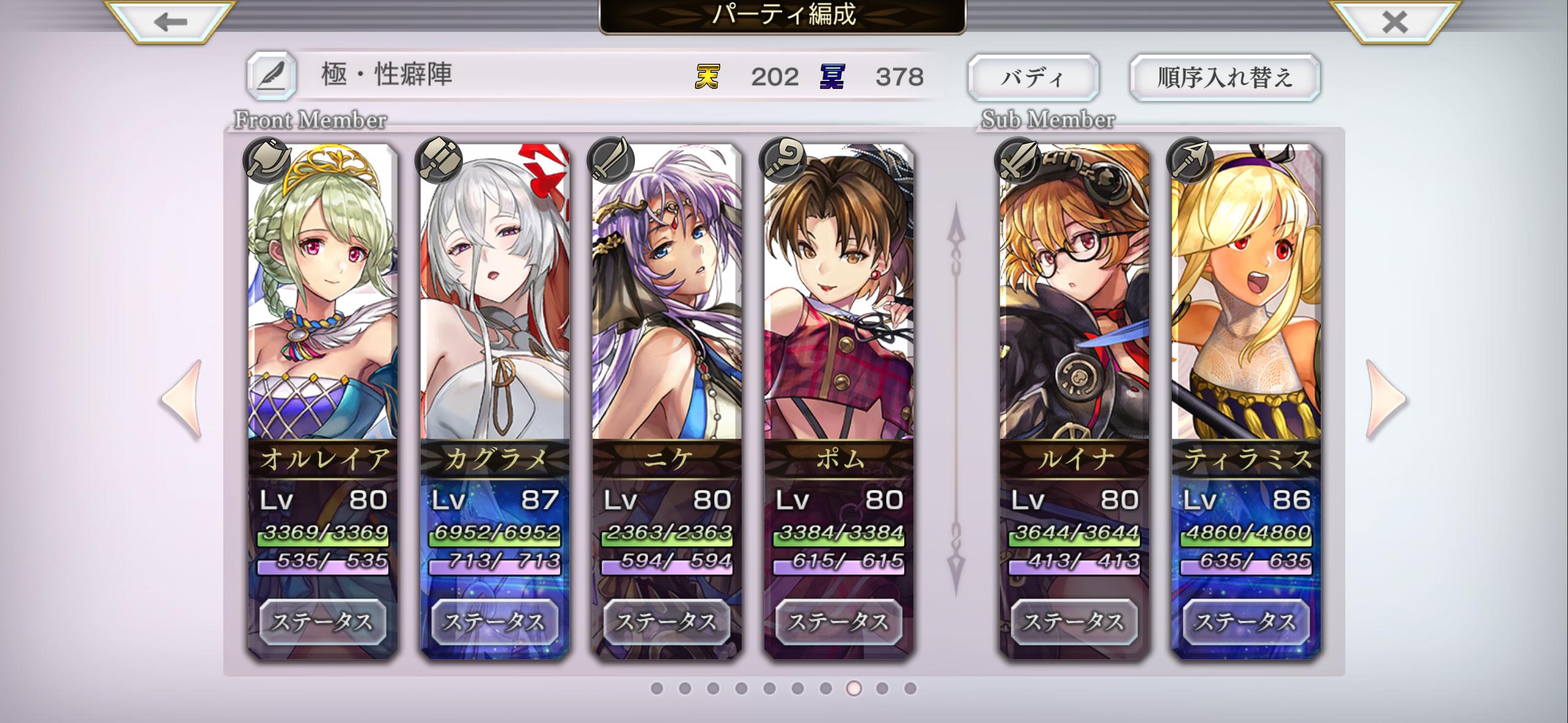Go back with the arrow button
This screenshot has width=1568, height=723.
(171, 23)
